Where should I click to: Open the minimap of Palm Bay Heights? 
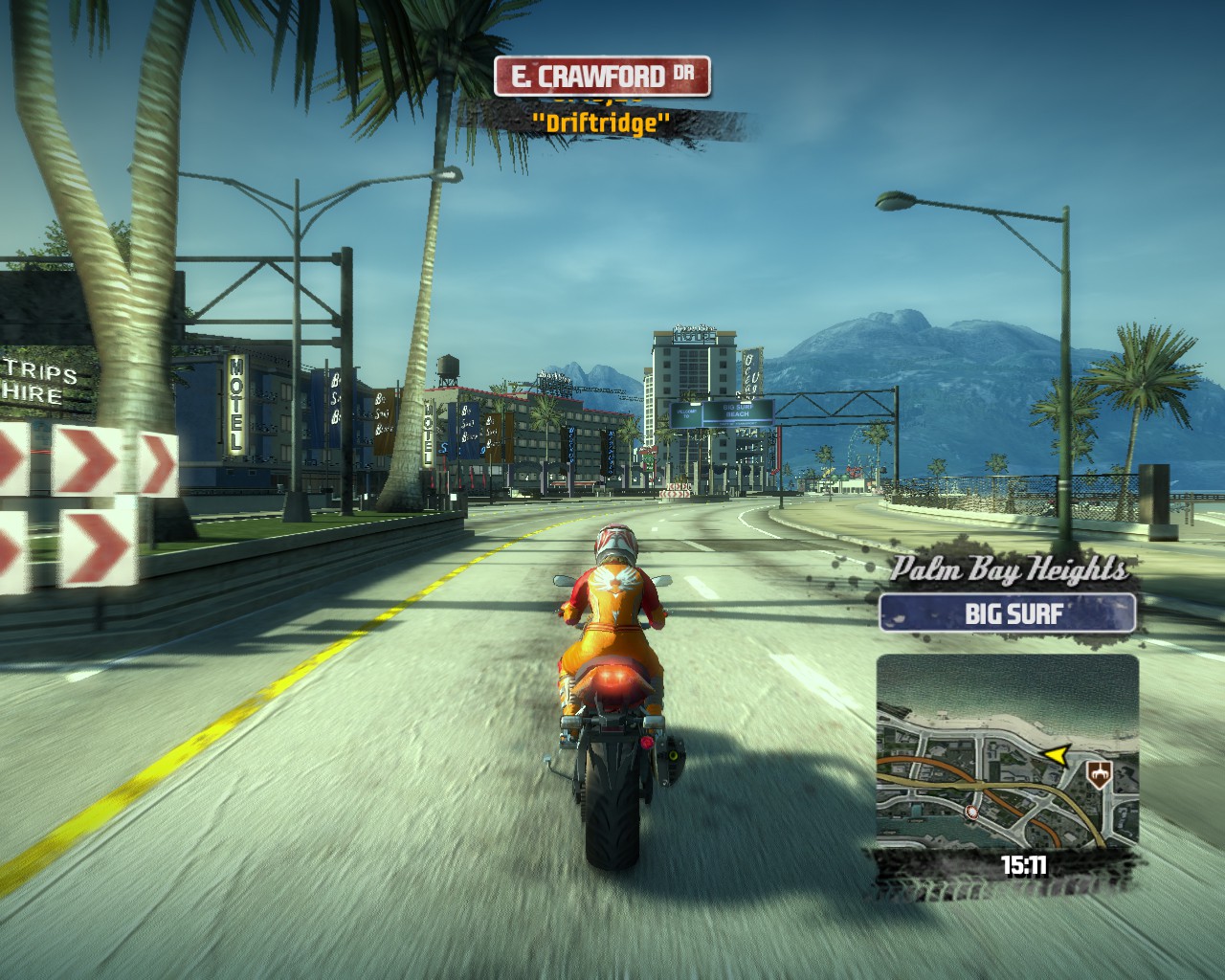tap(1007, 751)
